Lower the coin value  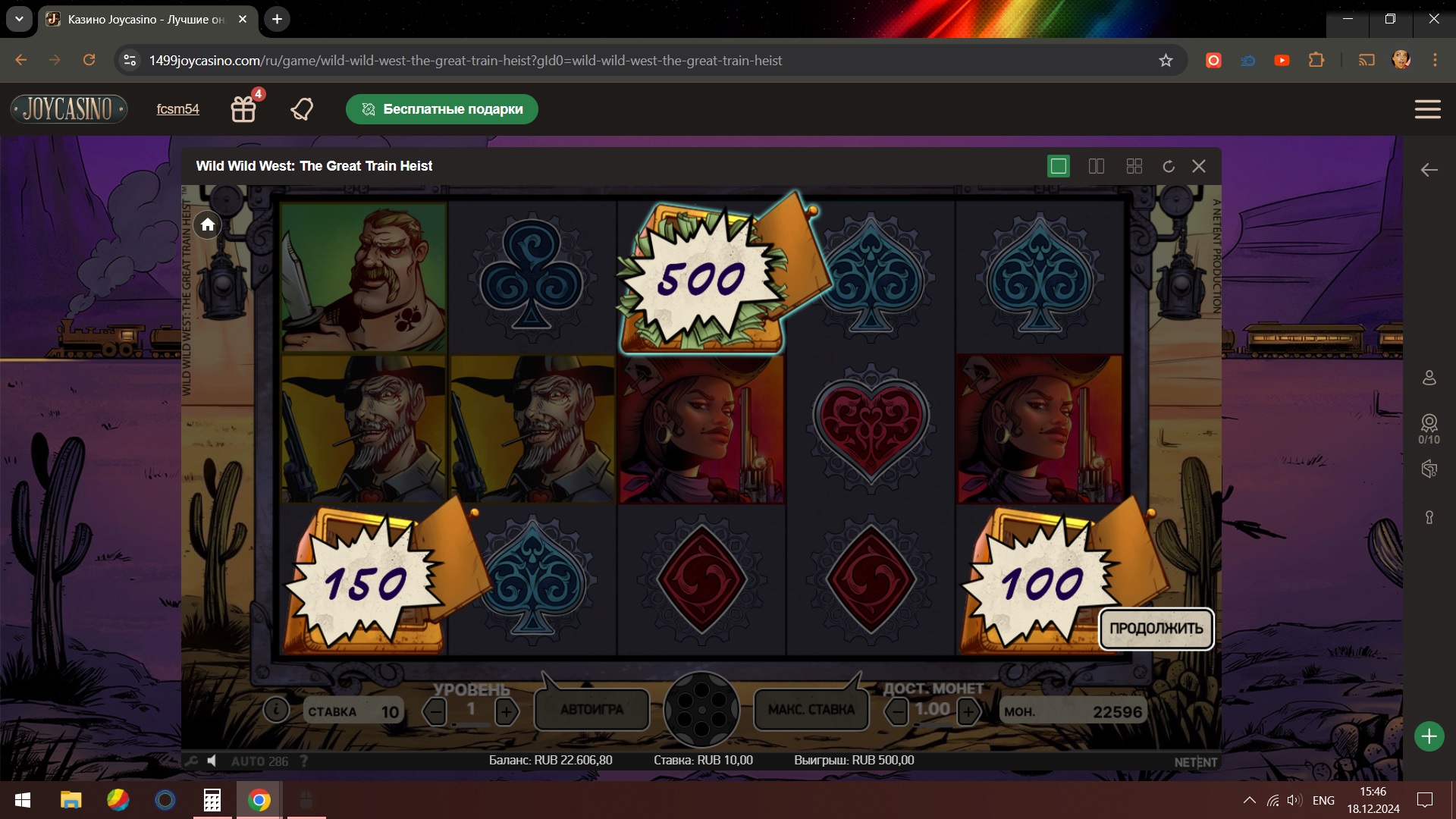[x=897, y=711]
